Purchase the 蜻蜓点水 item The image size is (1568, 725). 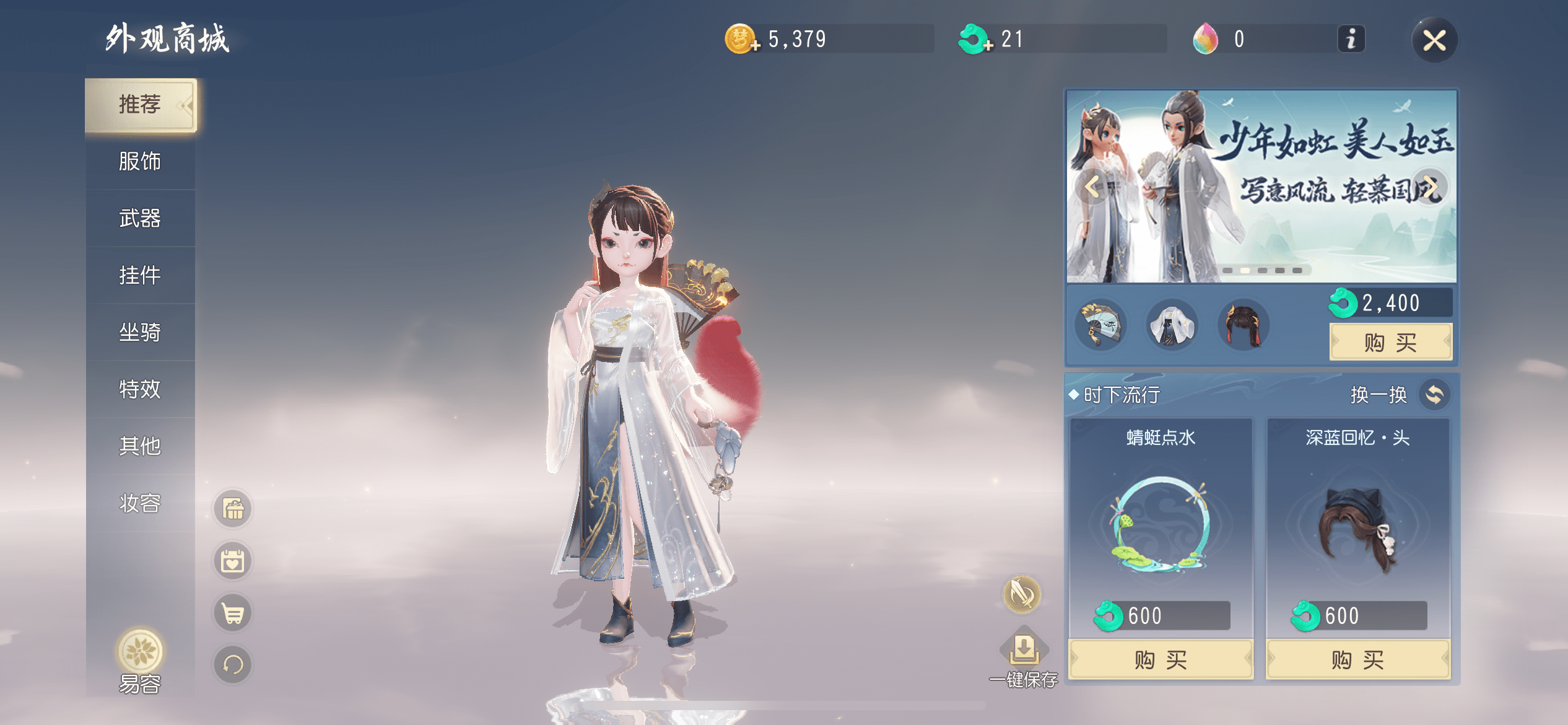coord(1161,660)
